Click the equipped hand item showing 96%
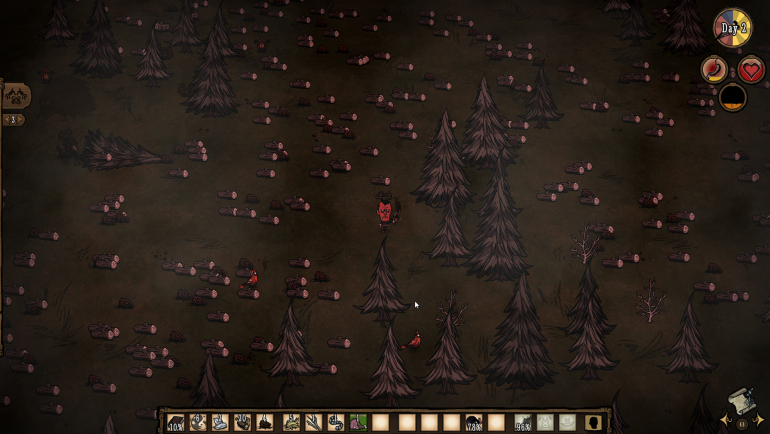Image resolution: width=770 pixels, height=434 pixels. pyautogui.click(x=523, y=423)
